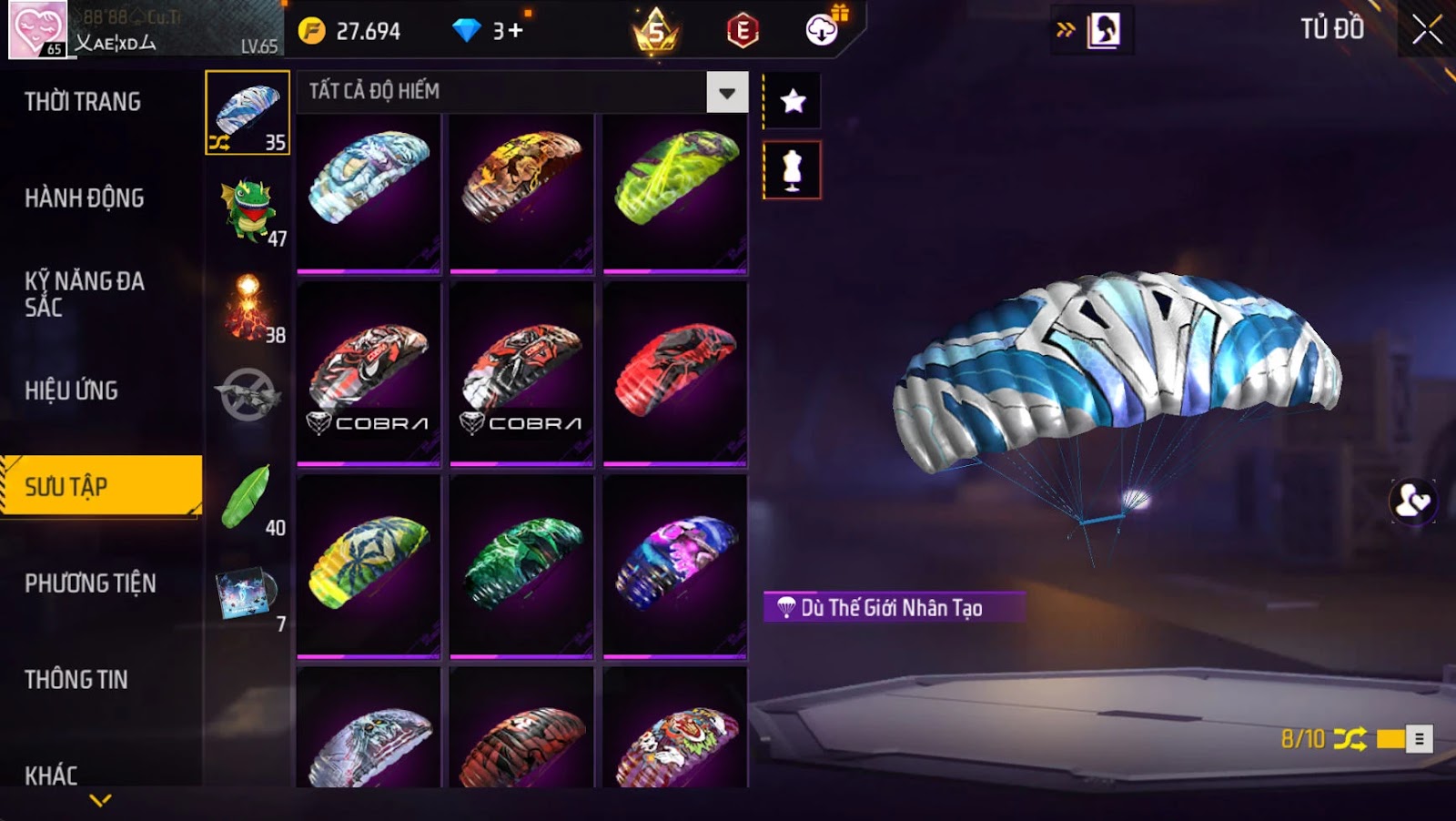
Task: Open the Hành Động category
Action: (85, 198)
